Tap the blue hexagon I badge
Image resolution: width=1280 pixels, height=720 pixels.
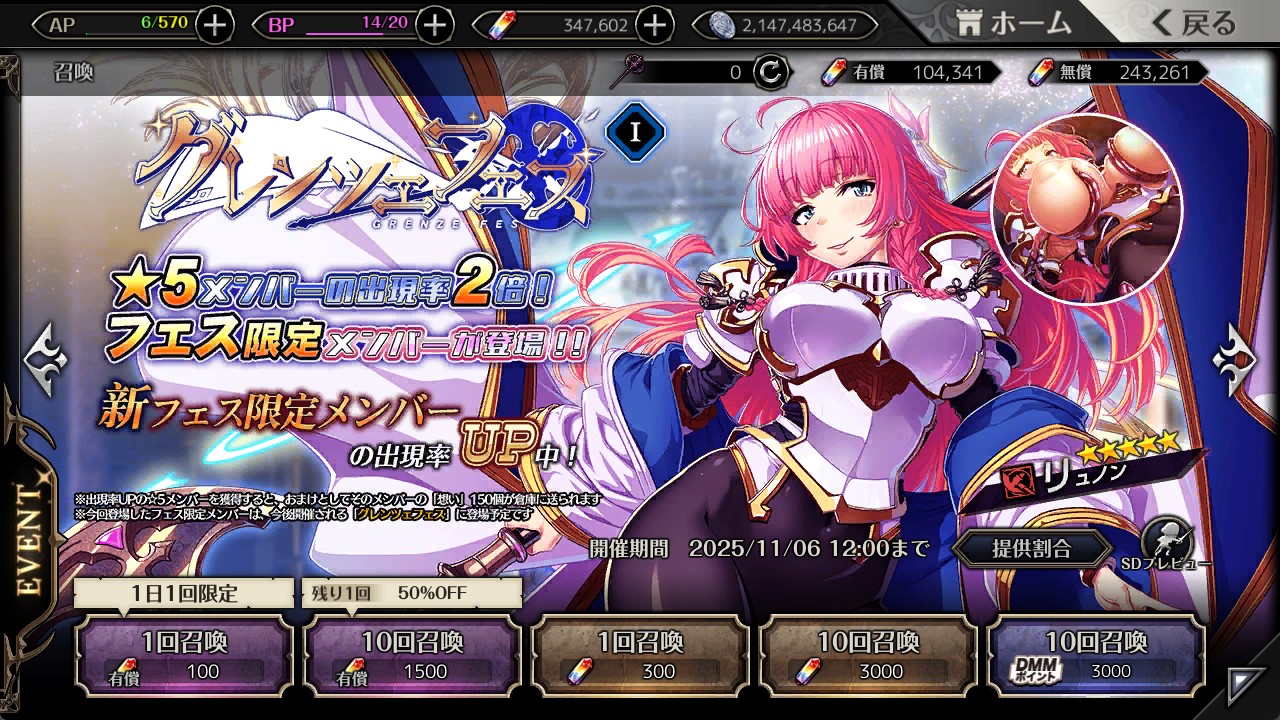[635, 132]
